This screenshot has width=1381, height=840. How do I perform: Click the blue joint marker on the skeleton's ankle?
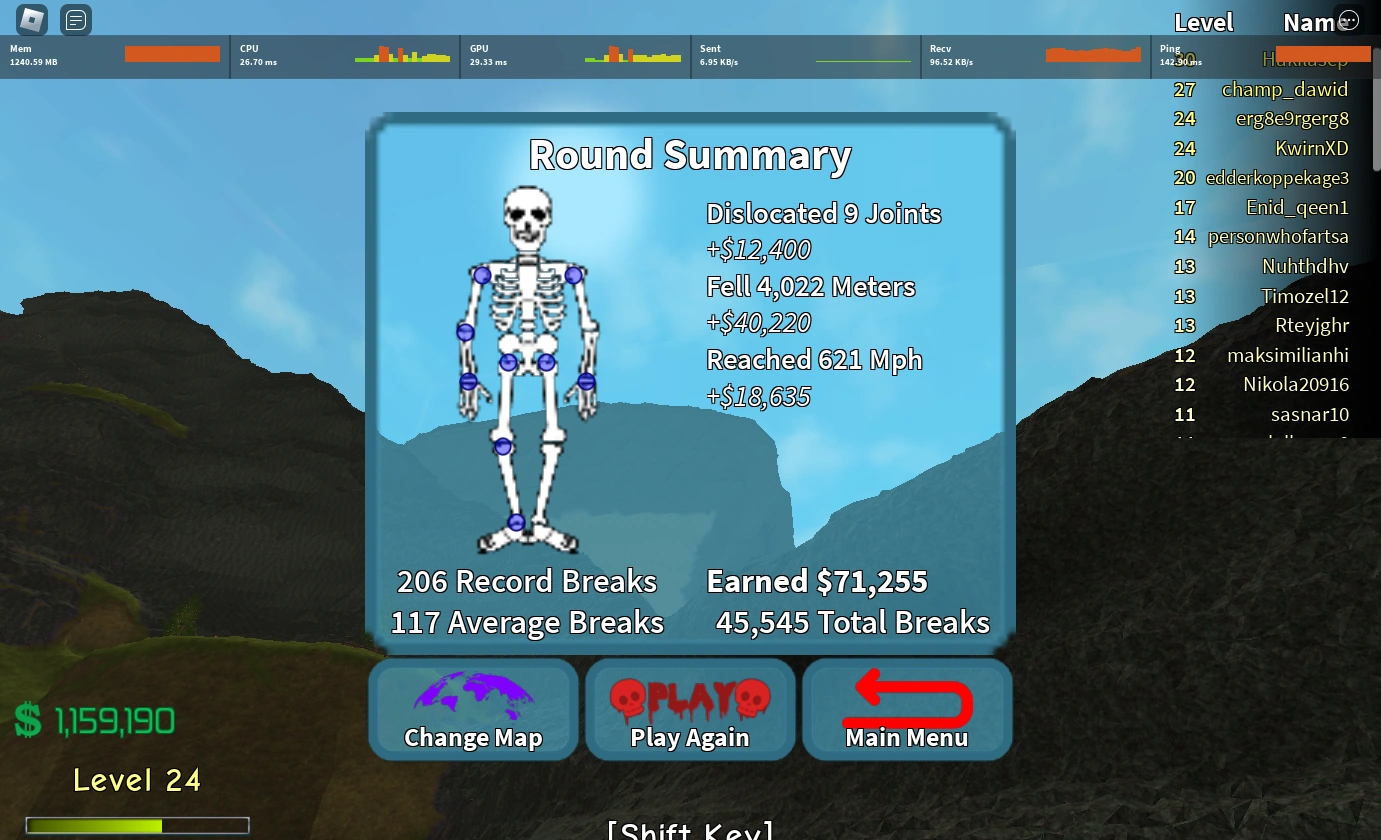pyautogui.click(x=516, y=521)
